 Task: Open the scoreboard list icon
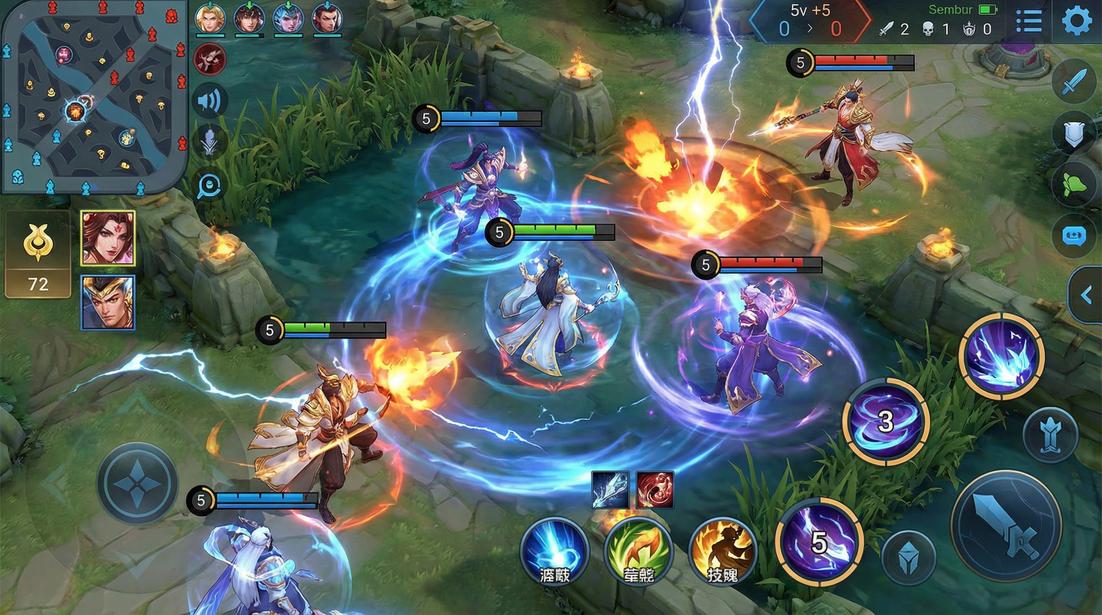point(1029,21)
